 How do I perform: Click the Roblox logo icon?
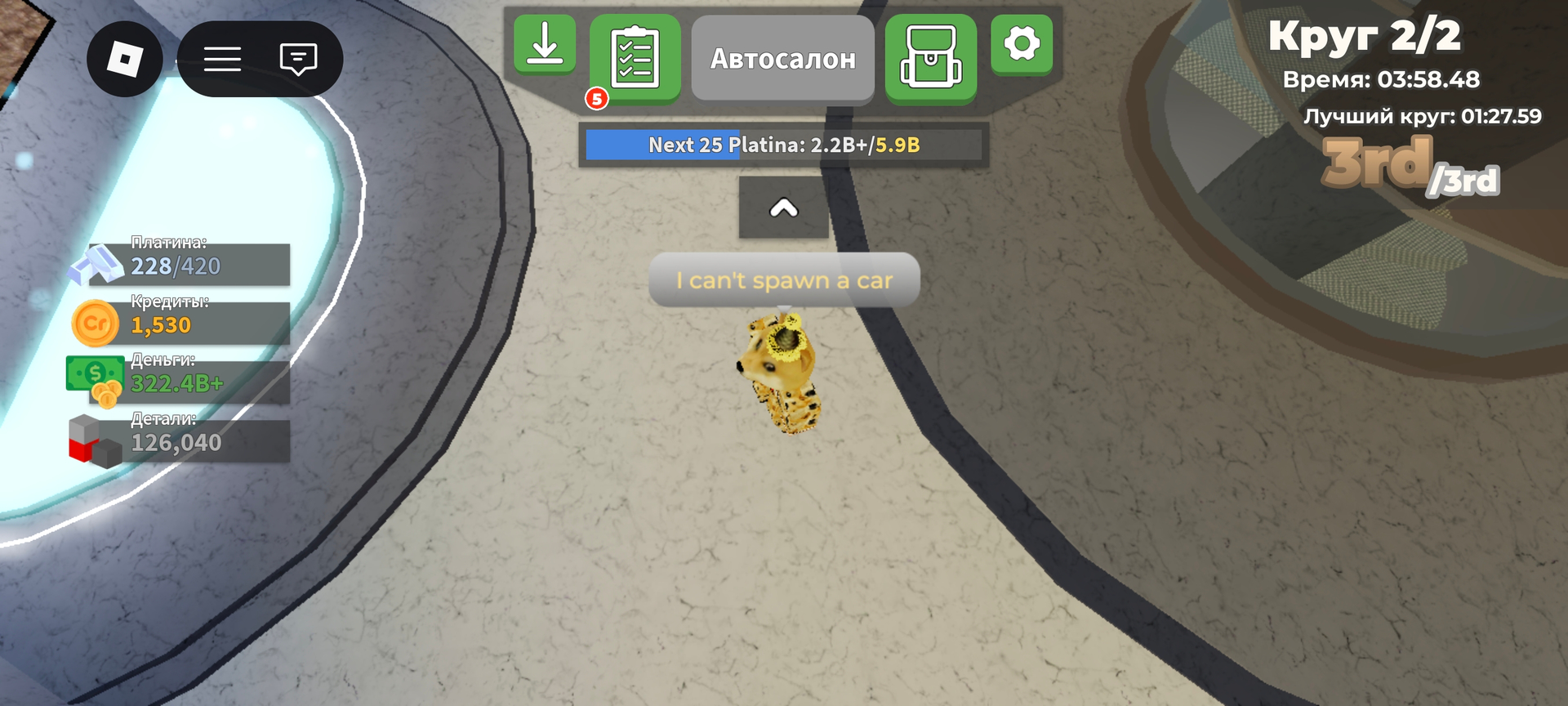(x=124, y=60)
